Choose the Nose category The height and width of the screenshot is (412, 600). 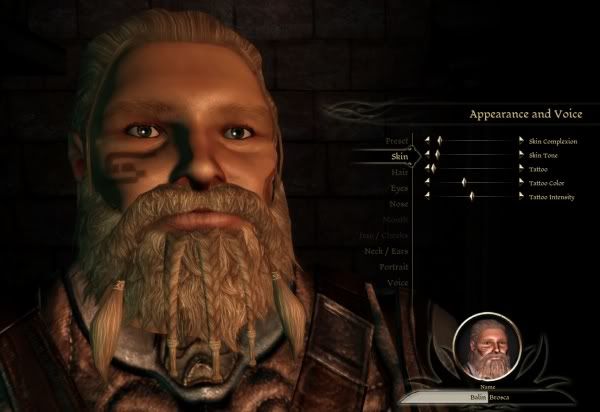tap(398, 204)
